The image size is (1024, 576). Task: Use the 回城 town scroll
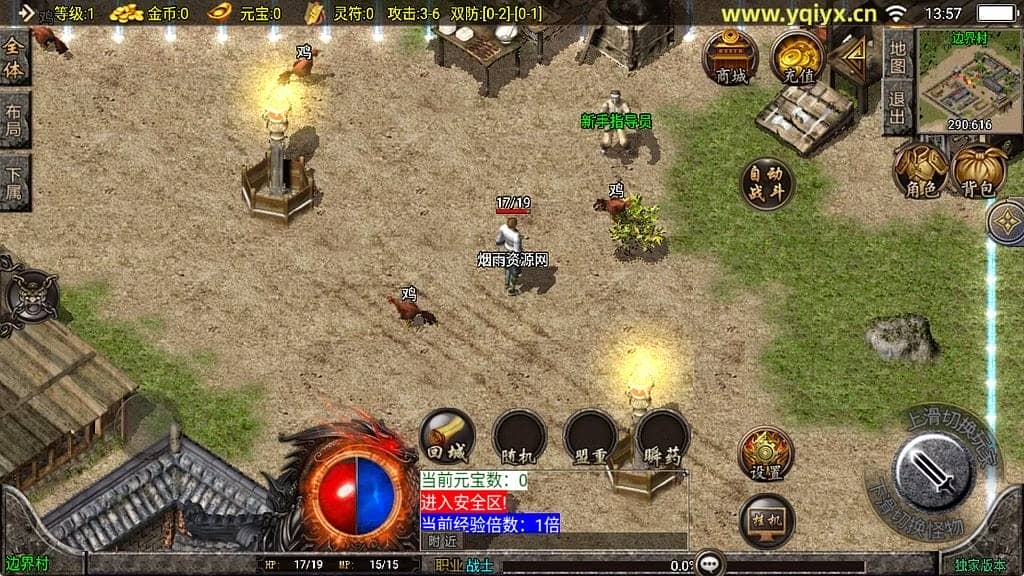point(447,436)
